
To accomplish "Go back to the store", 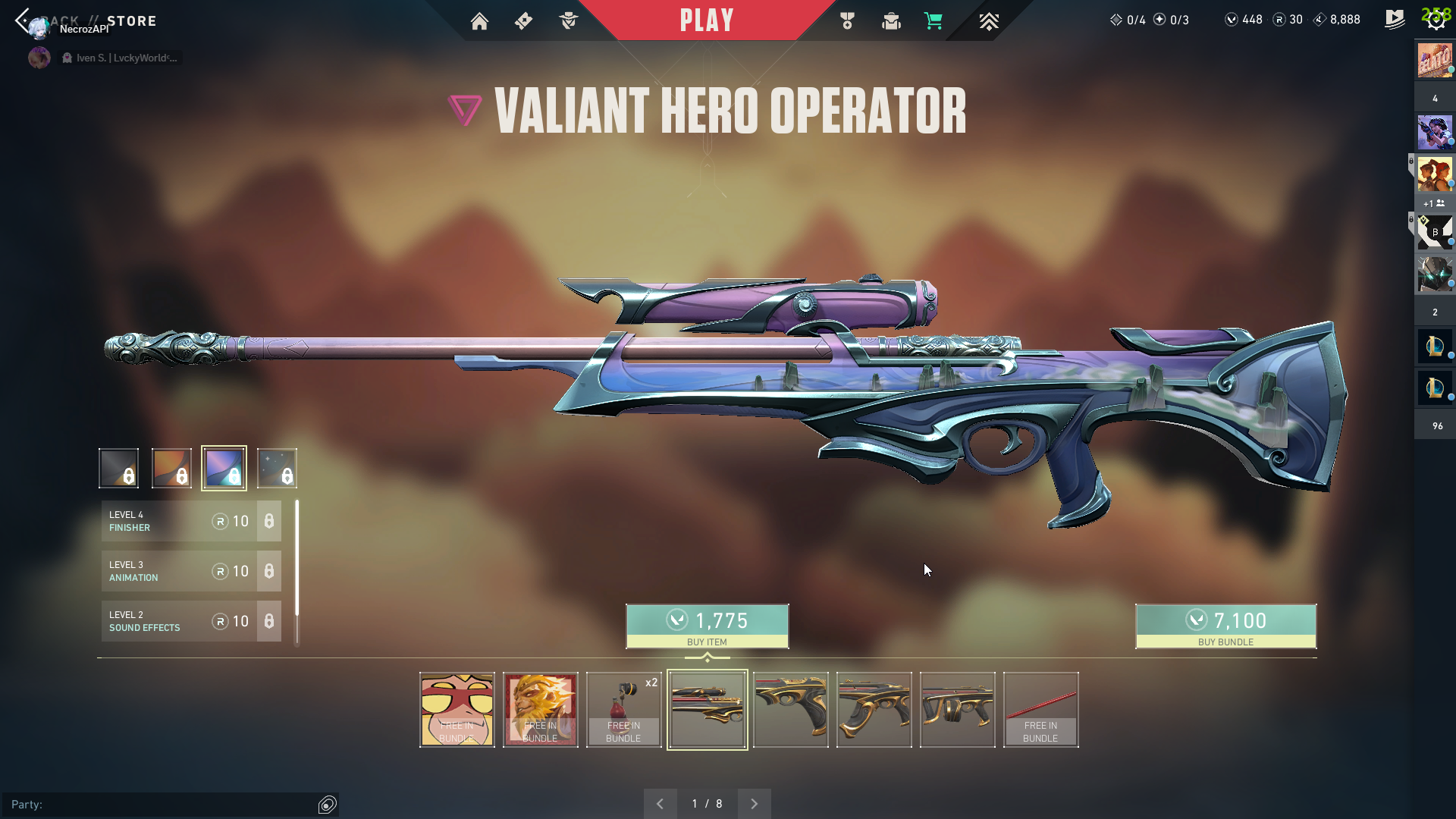I will click(23, 20).
